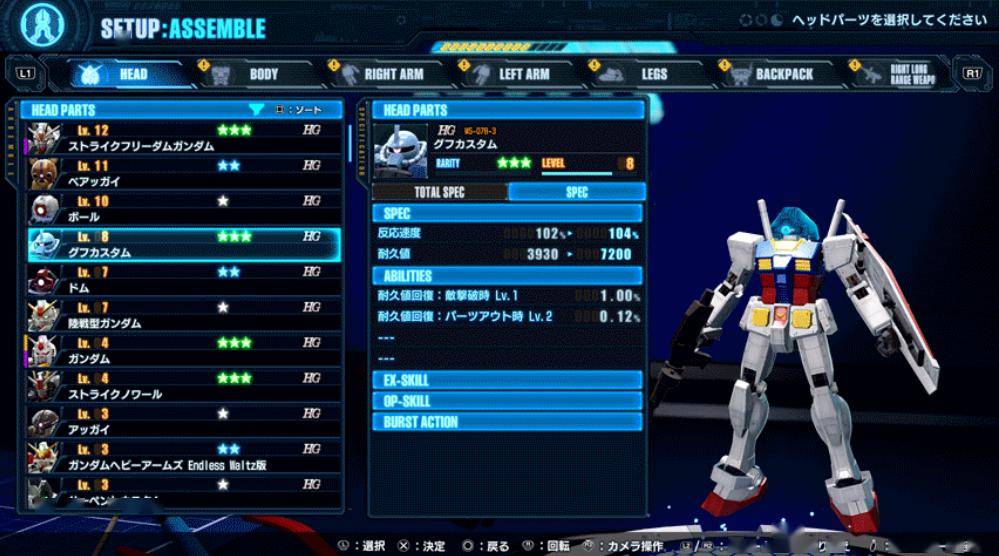Choose the ドム head part

pyautogui.click(x=184, y=279)
